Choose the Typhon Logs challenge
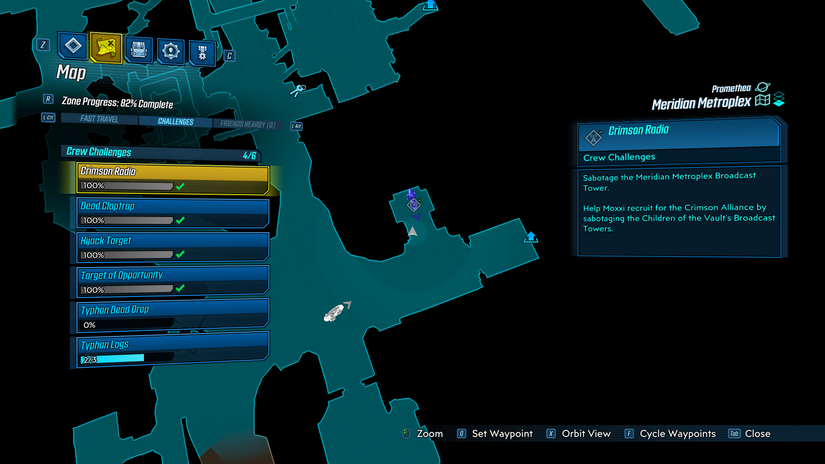Image resolution: width=825 pixels, height=464 pixels. pos(172,350)
